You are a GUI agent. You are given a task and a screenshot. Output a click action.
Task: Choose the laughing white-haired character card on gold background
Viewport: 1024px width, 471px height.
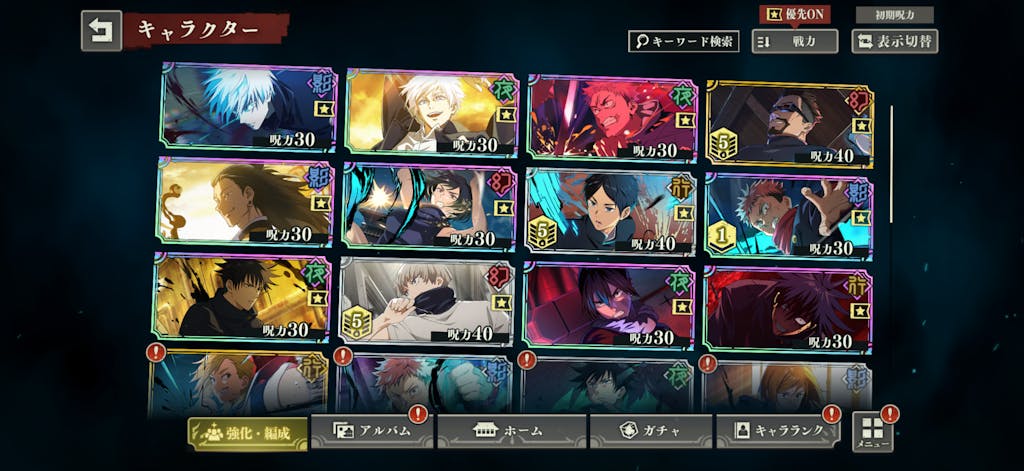pyautogui.click(x=431, y=112)
